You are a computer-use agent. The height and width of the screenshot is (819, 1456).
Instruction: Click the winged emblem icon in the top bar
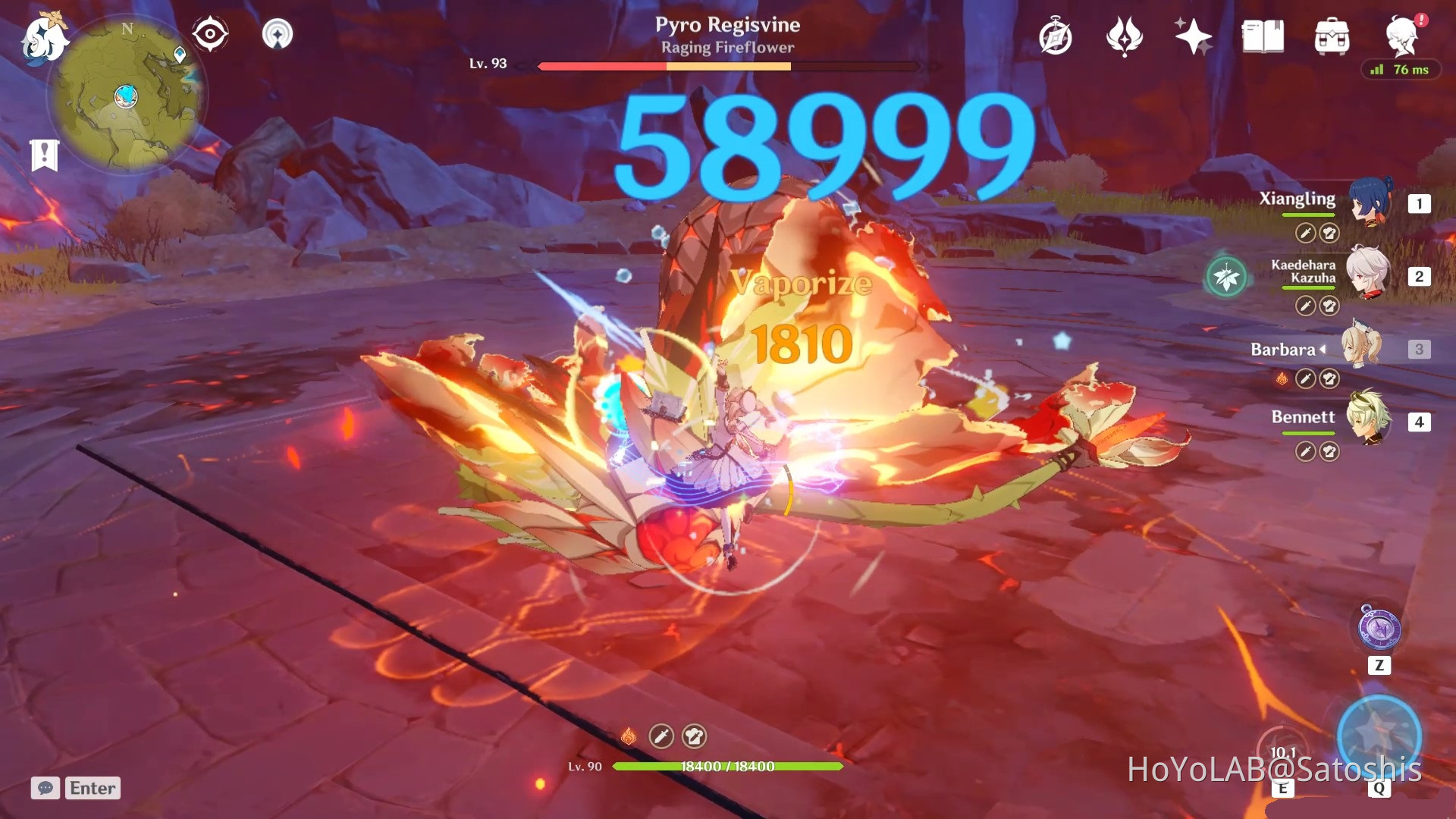(x=1124, y=34)
